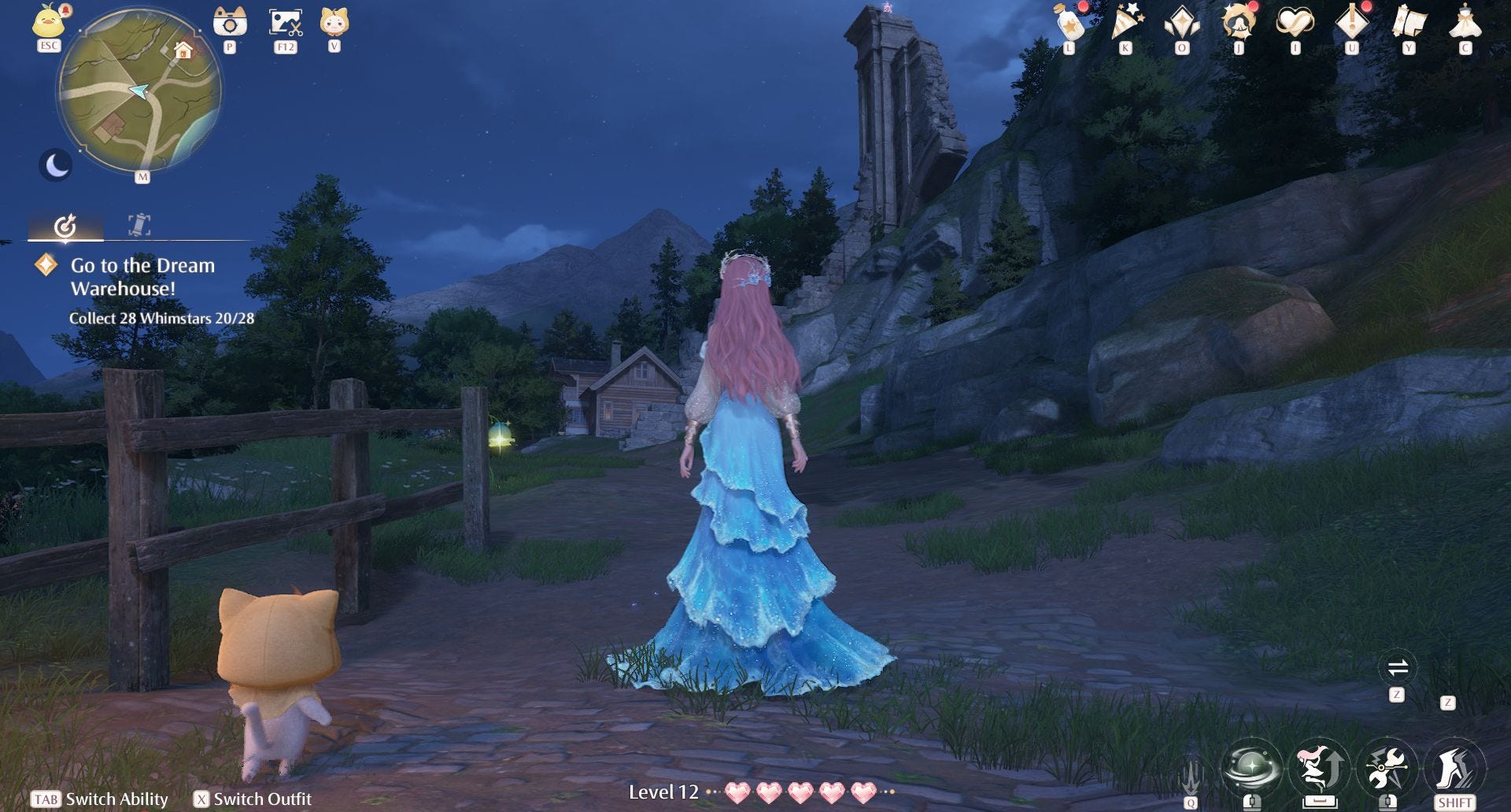This screenshot has width=1511, height=812.
Task: Click the house marker on the minimap
Action: pos(183,51)
